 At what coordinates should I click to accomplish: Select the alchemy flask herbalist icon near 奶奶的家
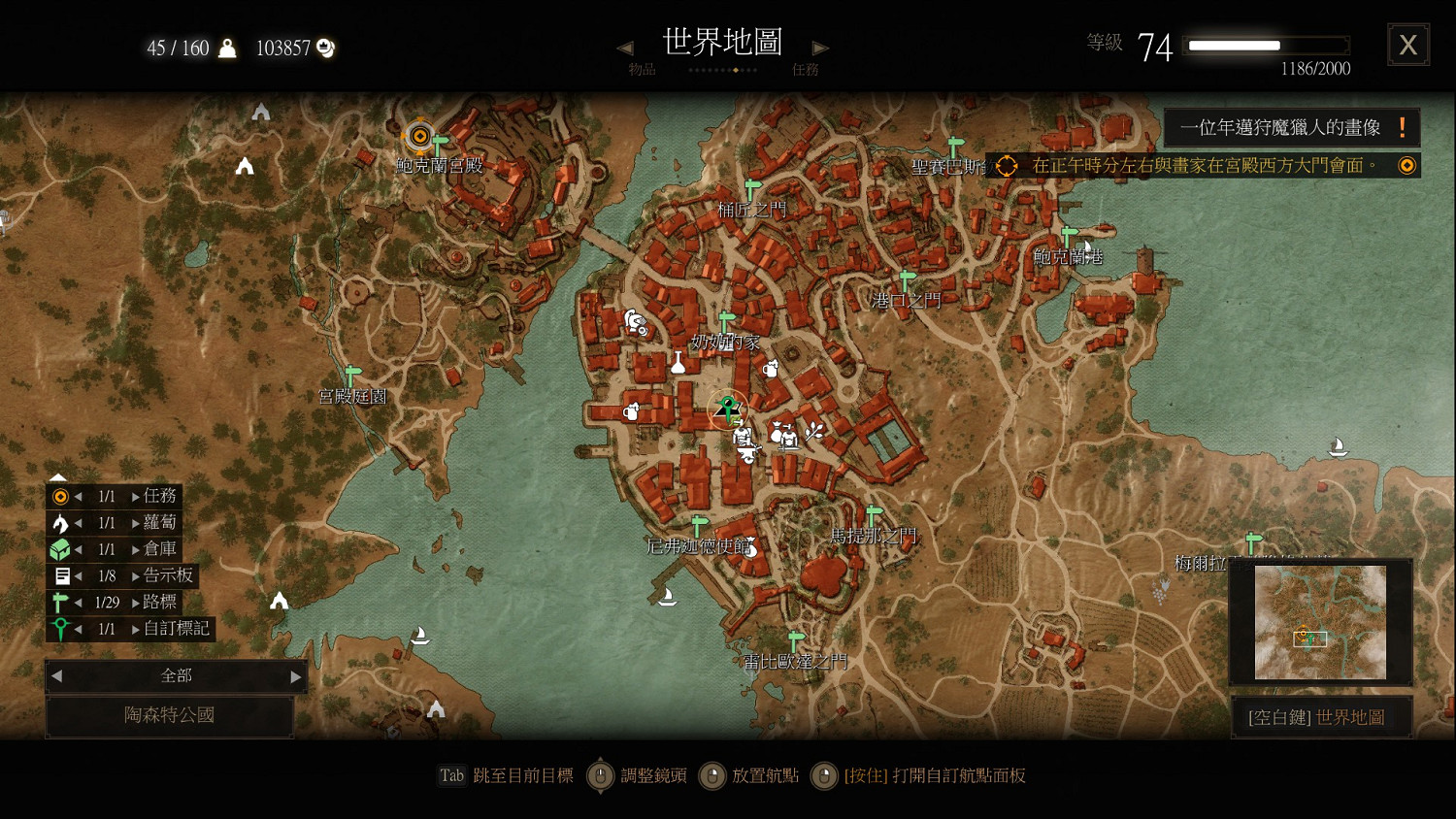678,364
